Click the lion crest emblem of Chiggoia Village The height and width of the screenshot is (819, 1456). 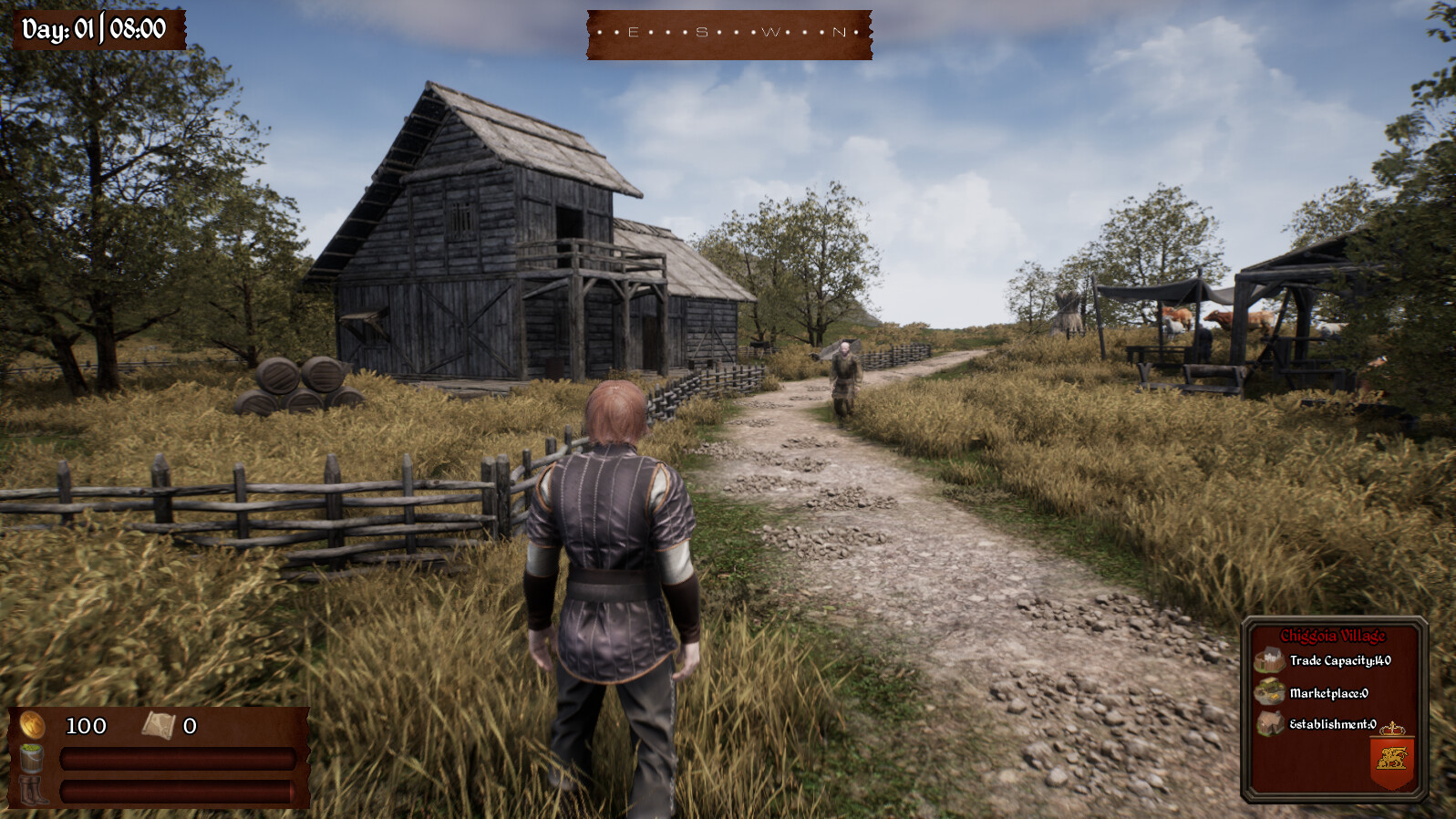point(1393,757)
